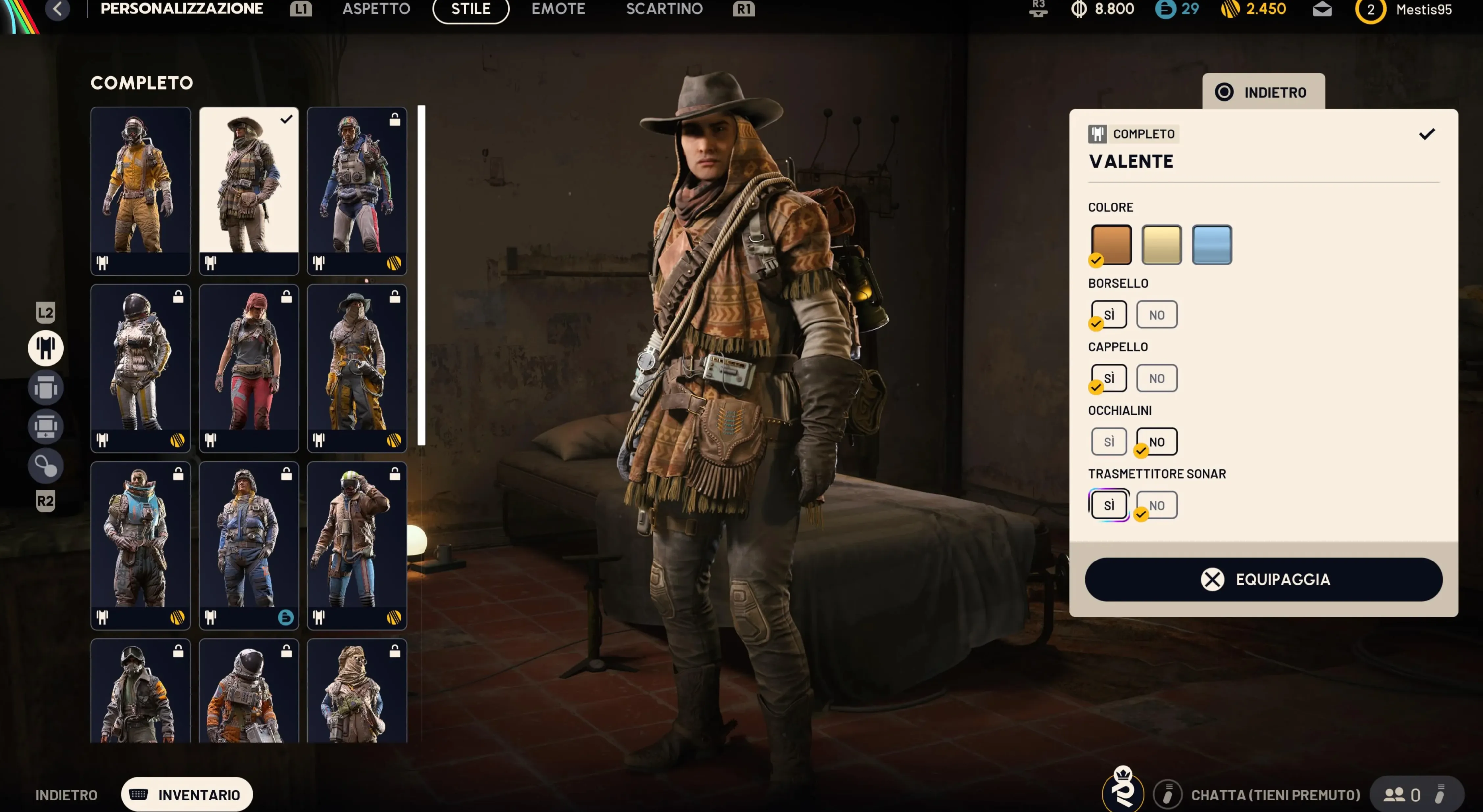Open the mail/inbox icon in the top bar

[x=1322, y=9]
